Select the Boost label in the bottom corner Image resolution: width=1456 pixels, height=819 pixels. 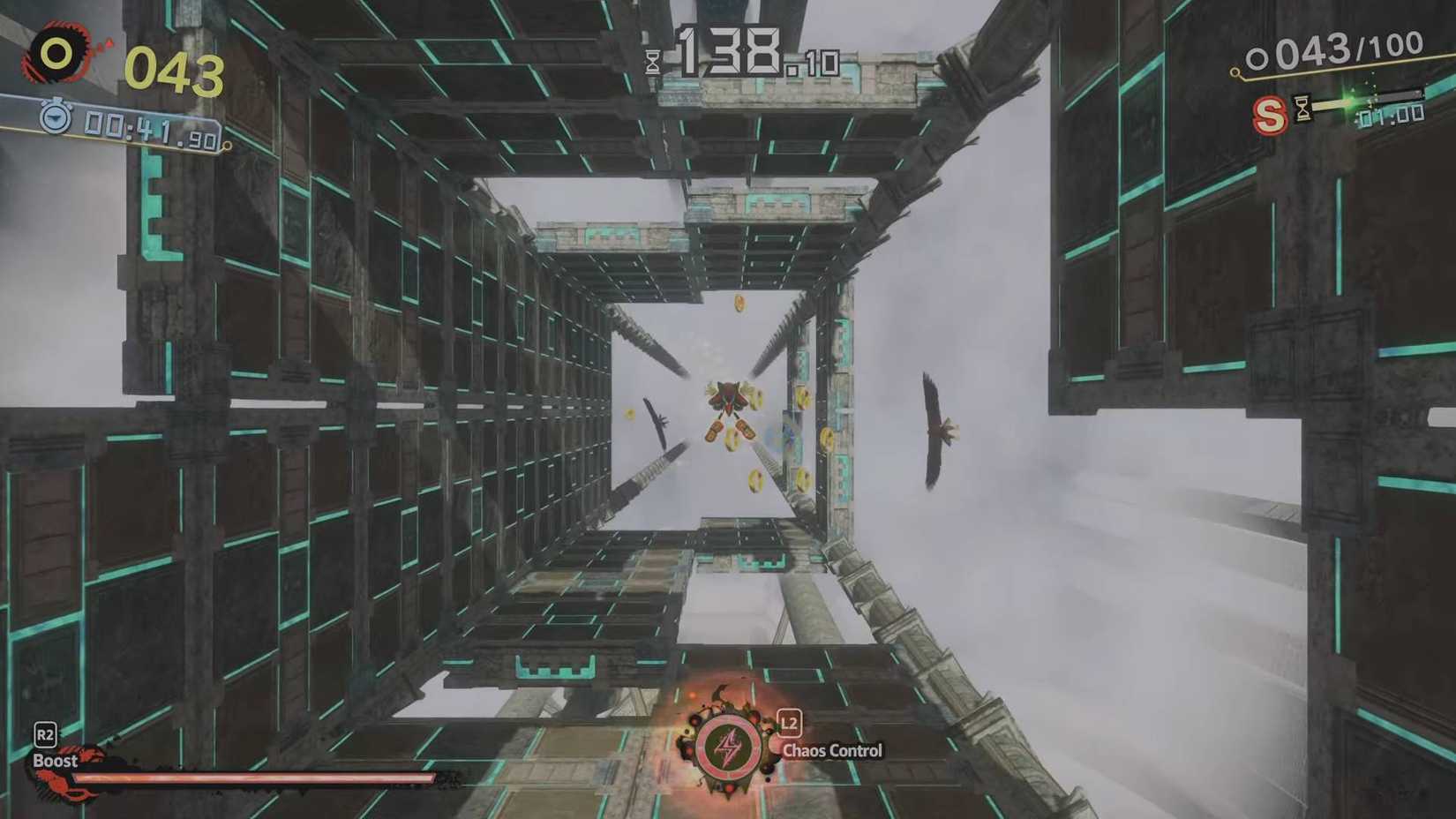pos(55,760)
